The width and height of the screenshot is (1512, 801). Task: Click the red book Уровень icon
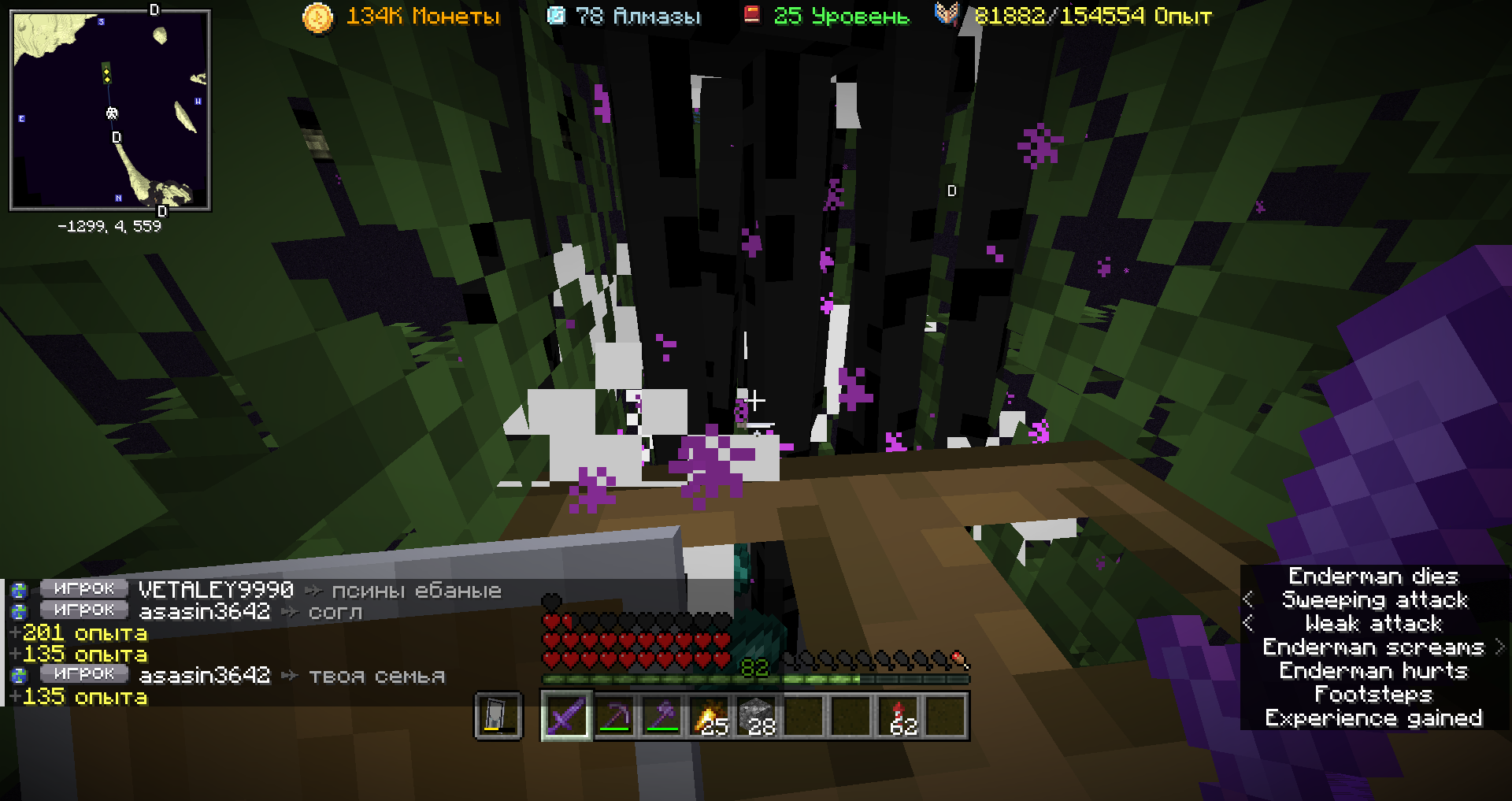click(x=752, y=14)
